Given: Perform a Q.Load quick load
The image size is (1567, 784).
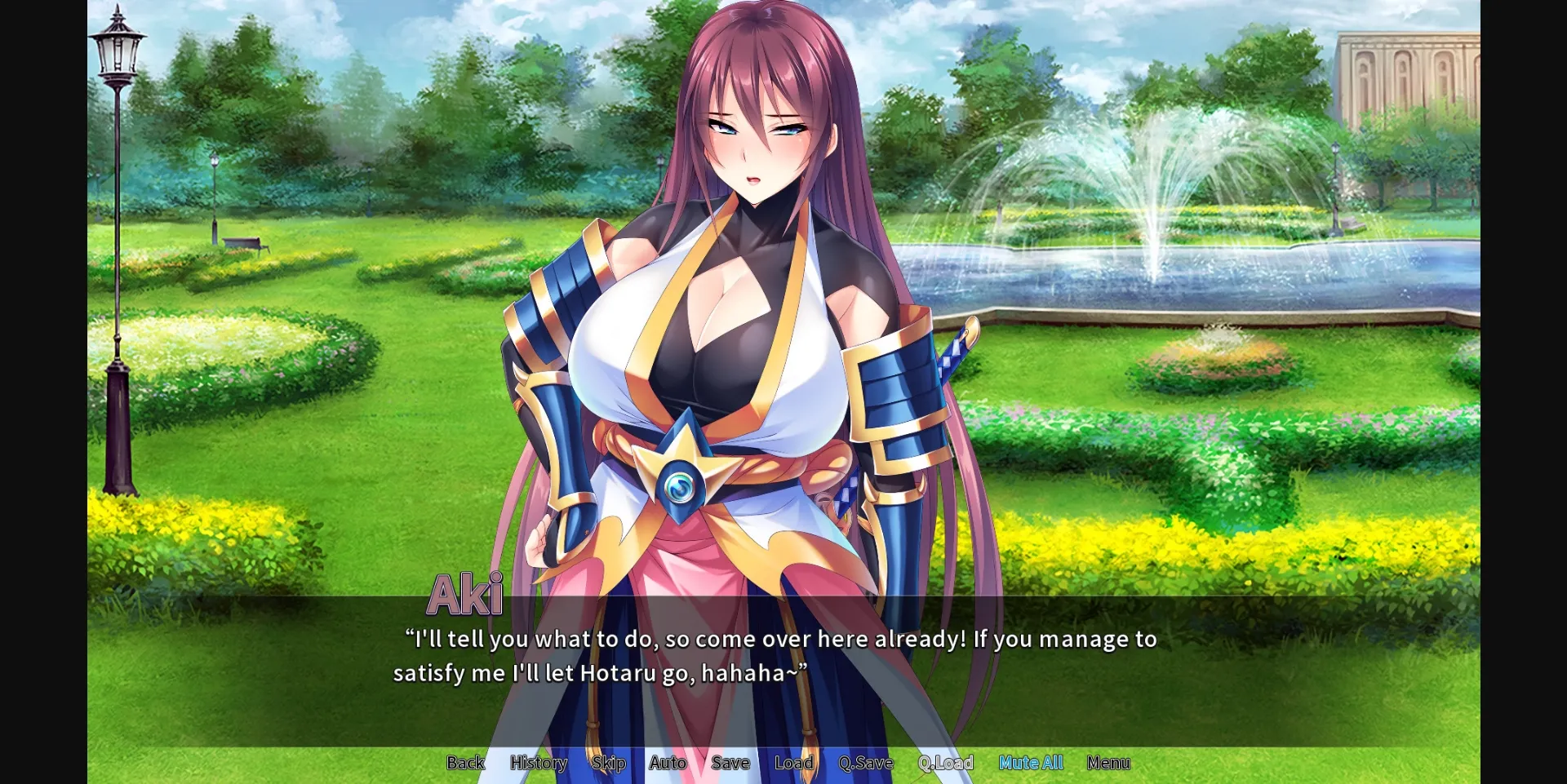Looking at the screenshot, I should click(945, 763).
